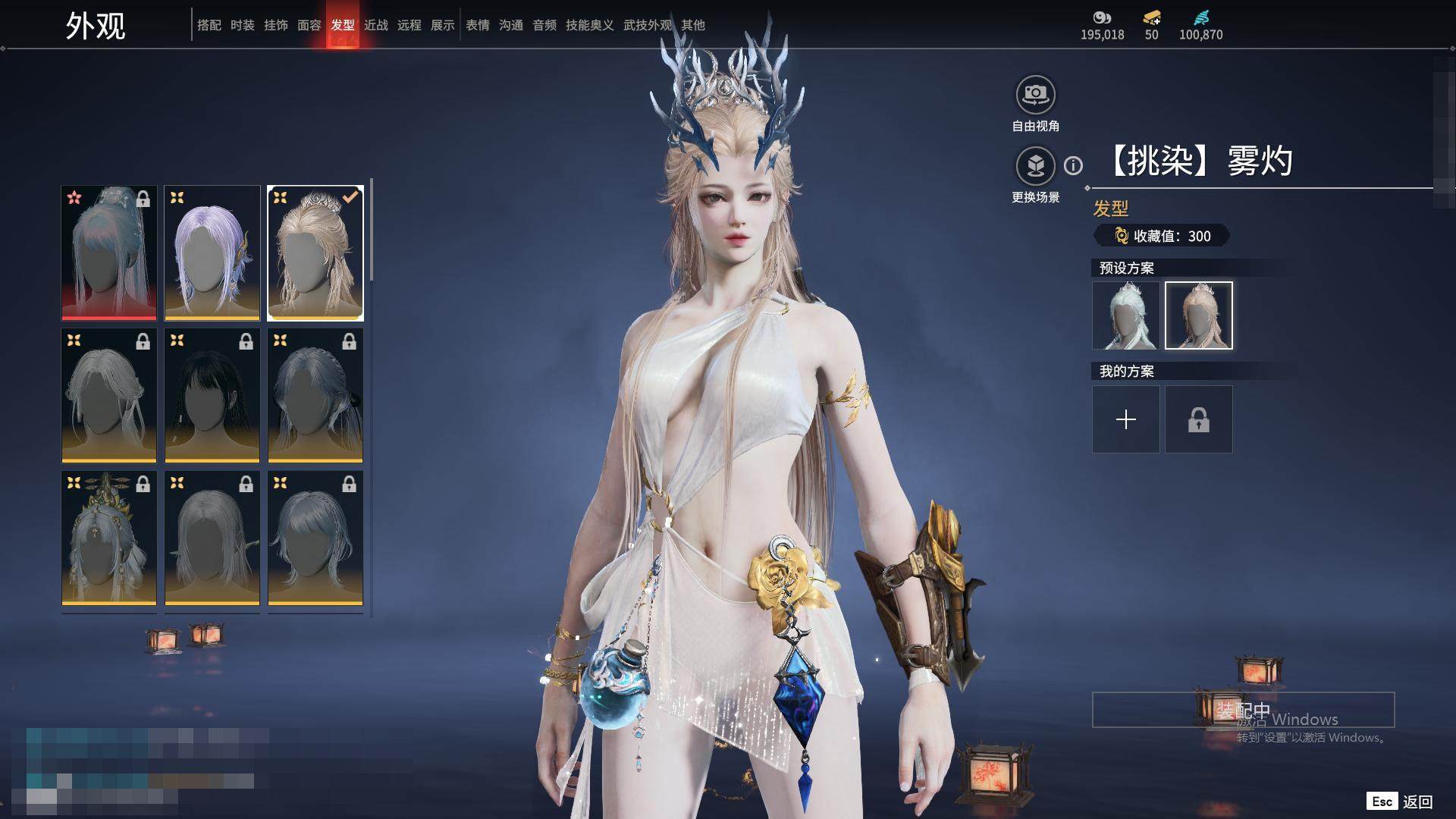Viewport: 1456px width, 819px height.
Task: Open the 时装 fashion tab
Action: click(243, 25)
